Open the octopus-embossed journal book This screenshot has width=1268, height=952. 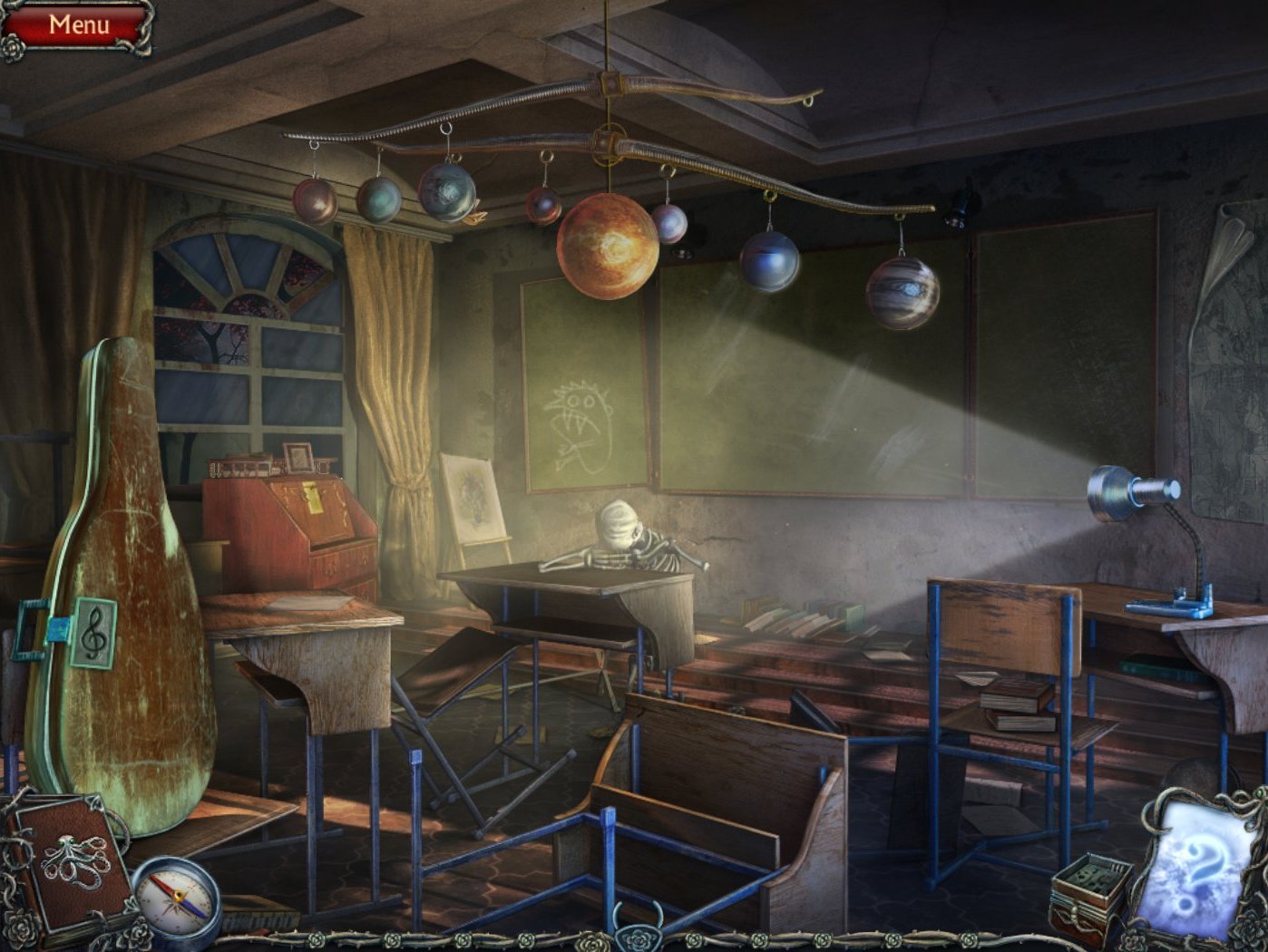coord(74,863)
